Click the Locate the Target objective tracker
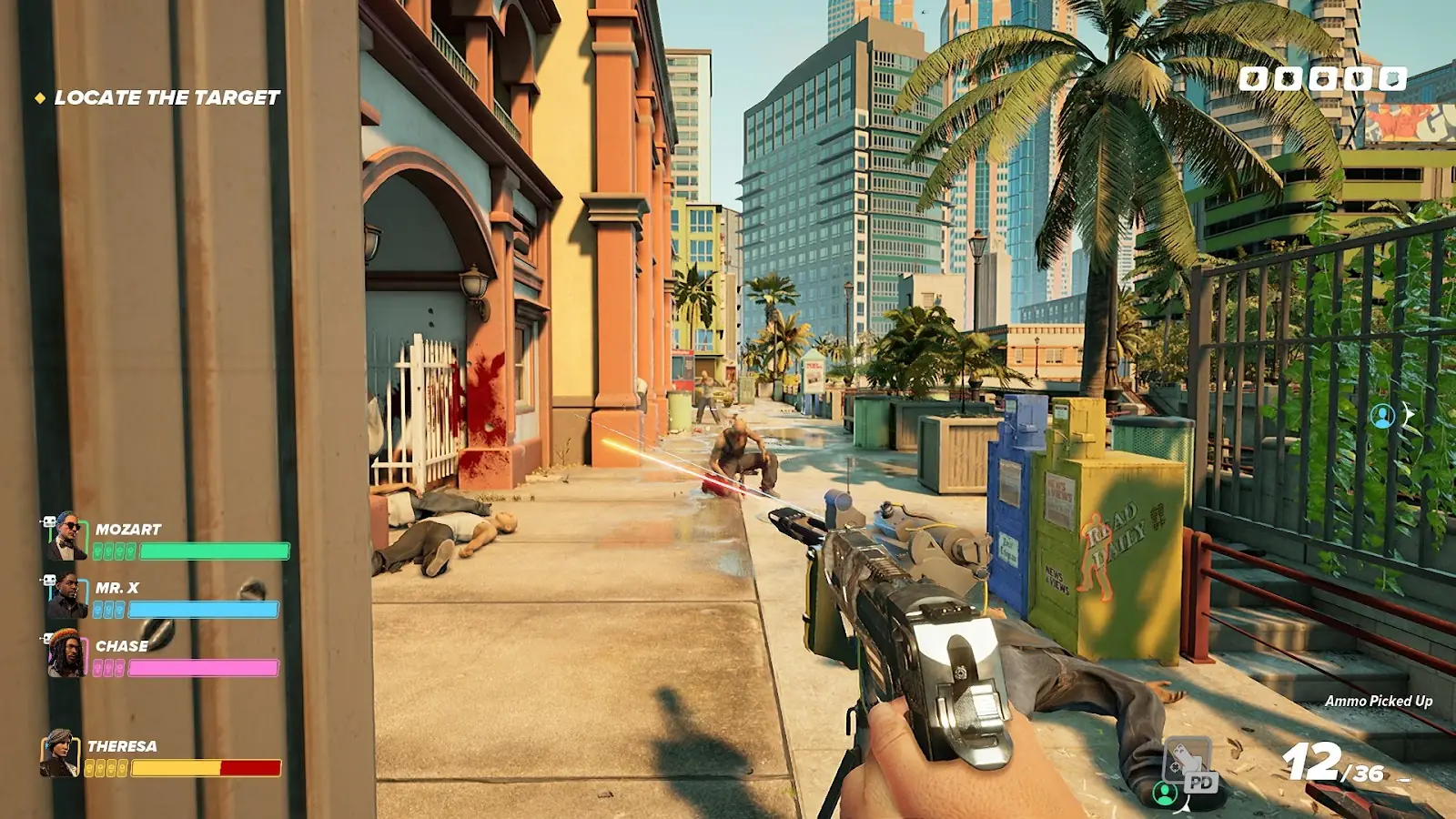Viewport: 1456px width, 819px height. (167, 97)
